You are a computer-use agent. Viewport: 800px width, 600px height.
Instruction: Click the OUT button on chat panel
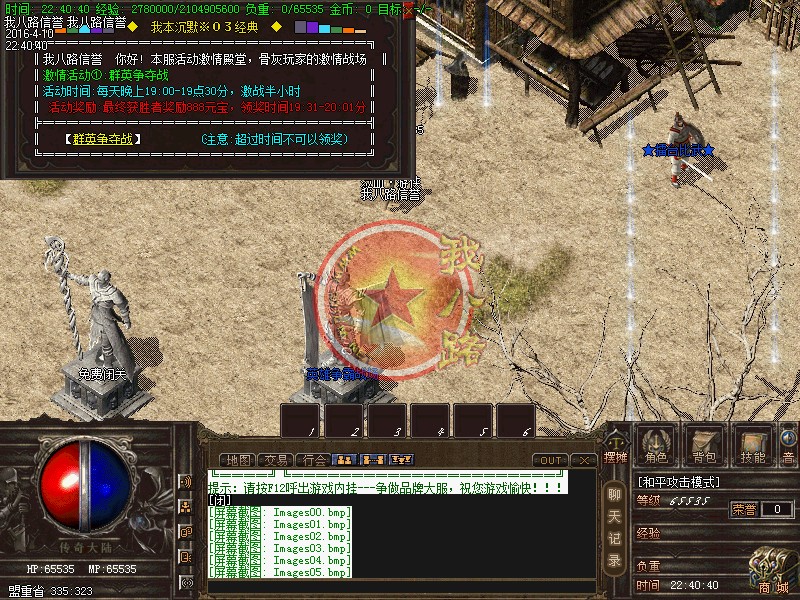549,460
